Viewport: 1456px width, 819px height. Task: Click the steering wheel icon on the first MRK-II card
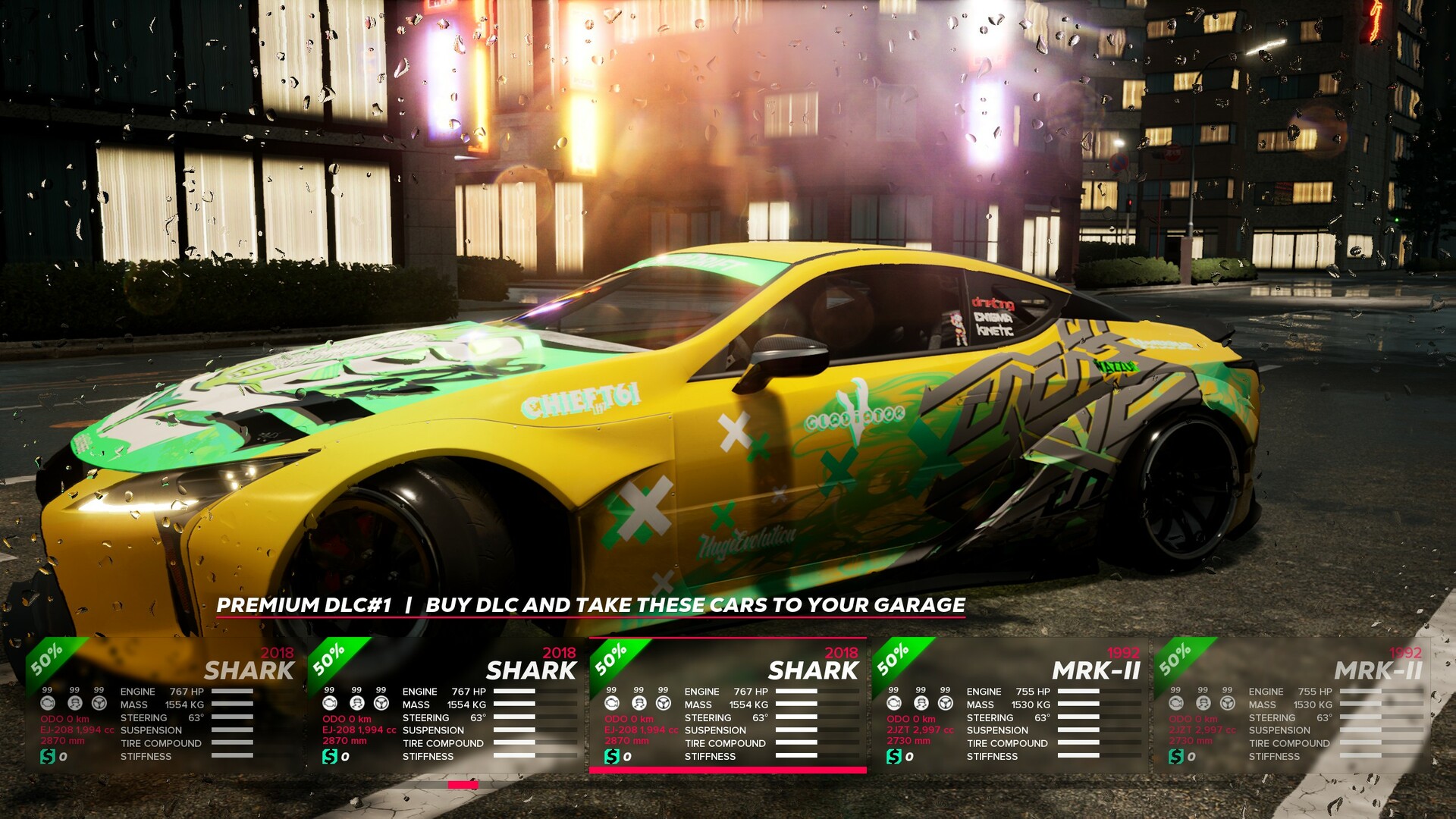point(945,704)
